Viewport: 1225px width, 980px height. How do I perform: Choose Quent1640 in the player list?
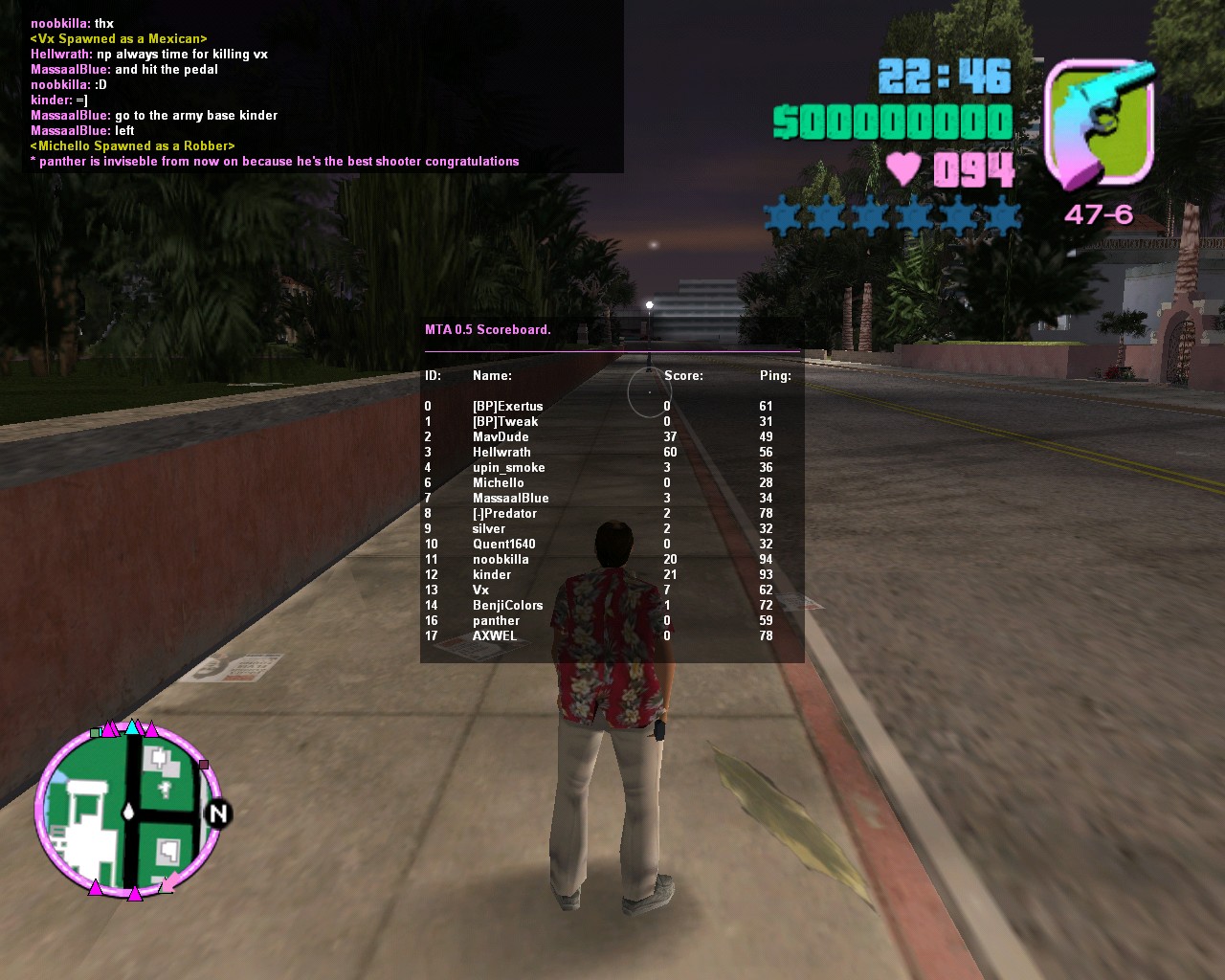point(503,545)
